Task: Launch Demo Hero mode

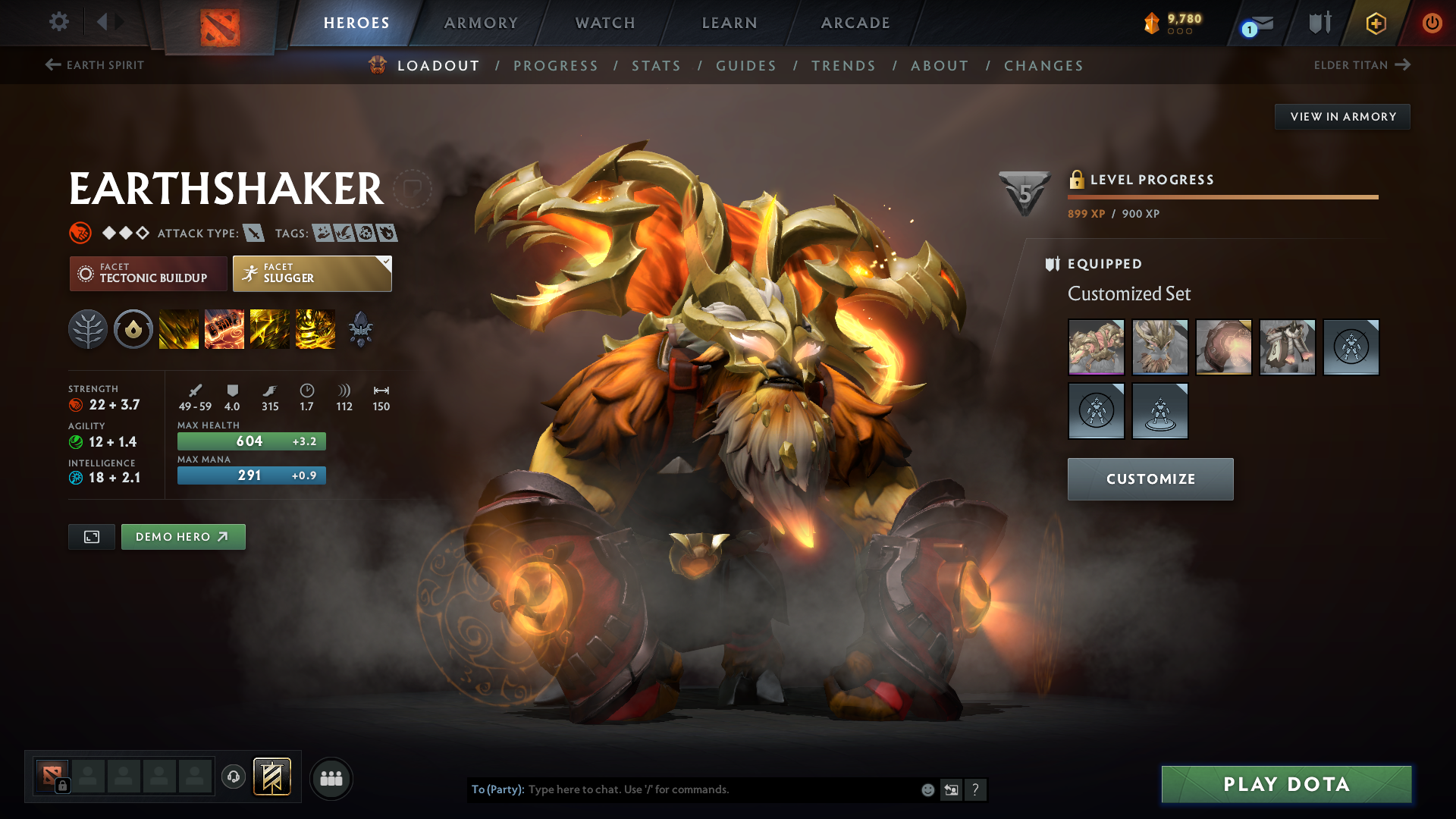Action: pos(183,537)
